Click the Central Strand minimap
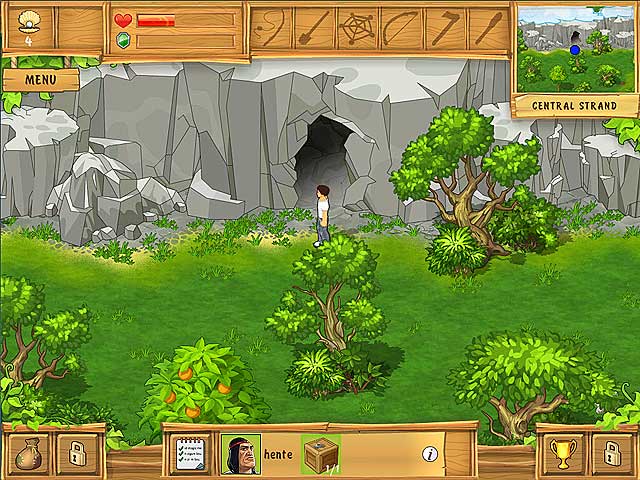The width and height of the screenshot is (640, 480). pos(576,48)
